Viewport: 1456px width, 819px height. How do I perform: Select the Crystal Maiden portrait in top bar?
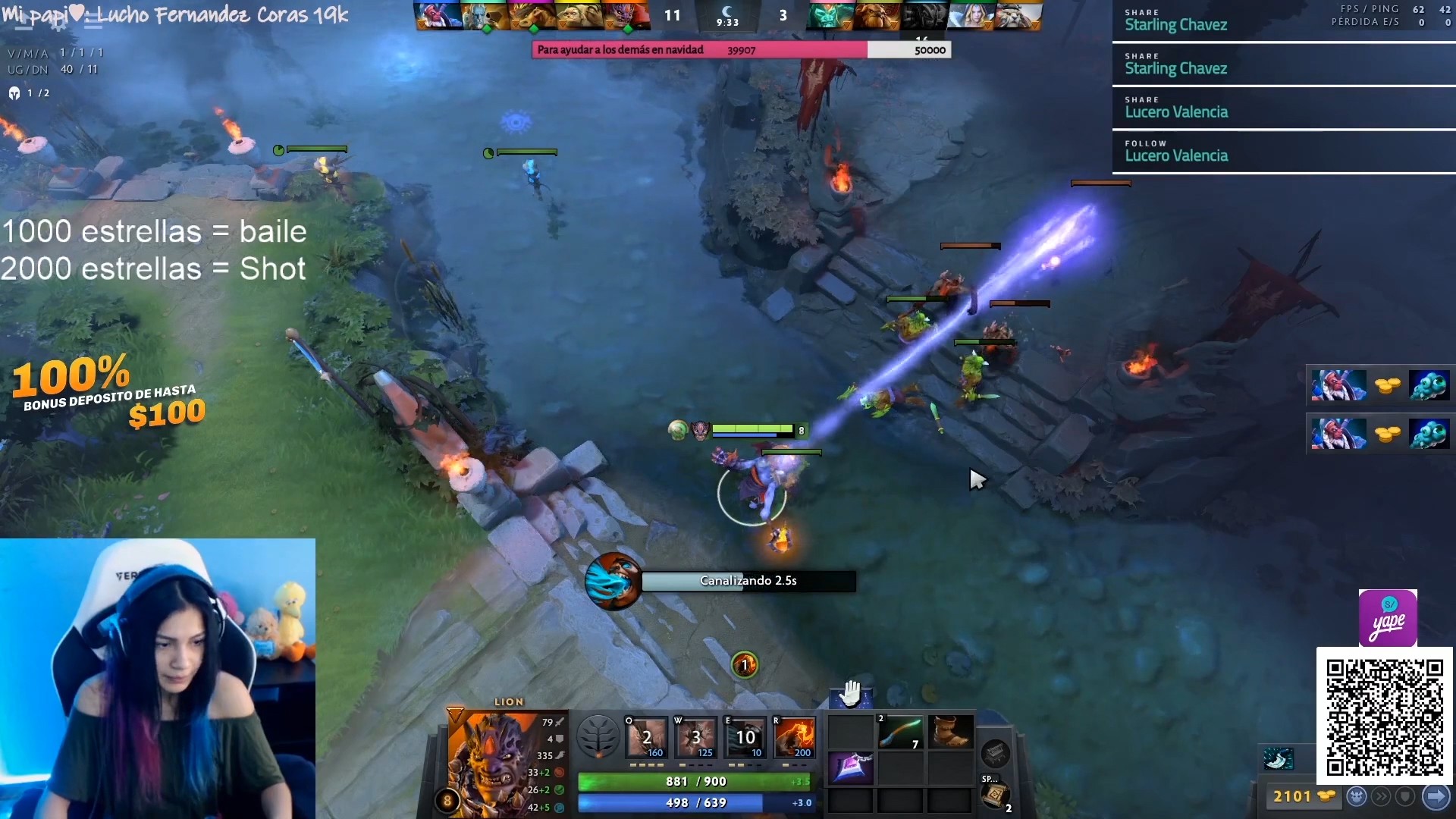(x=970, y=15)
